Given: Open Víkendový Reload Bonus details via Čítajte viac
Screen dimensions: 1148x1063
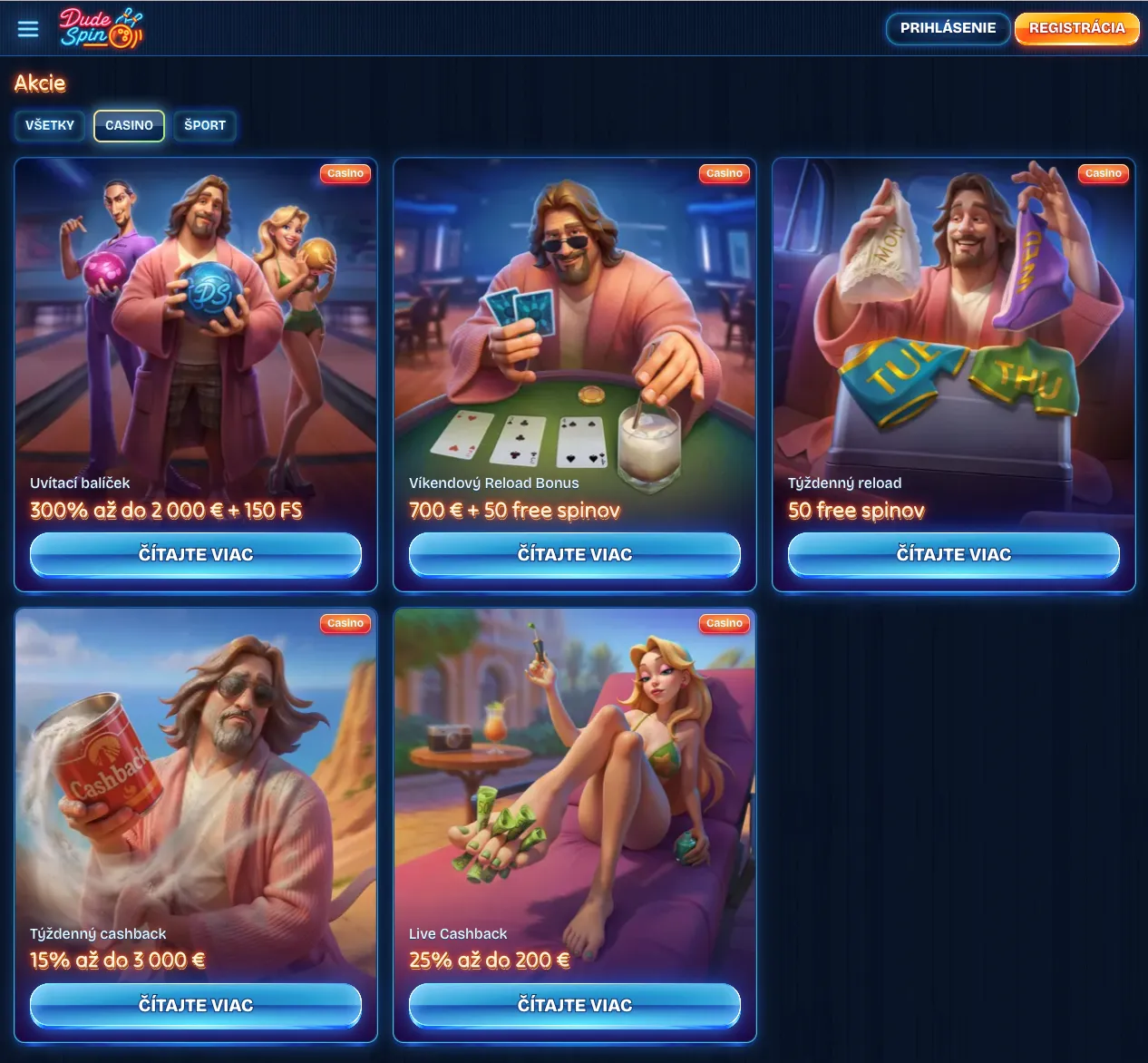Looking at the screenshot, I should coord(575,554).
